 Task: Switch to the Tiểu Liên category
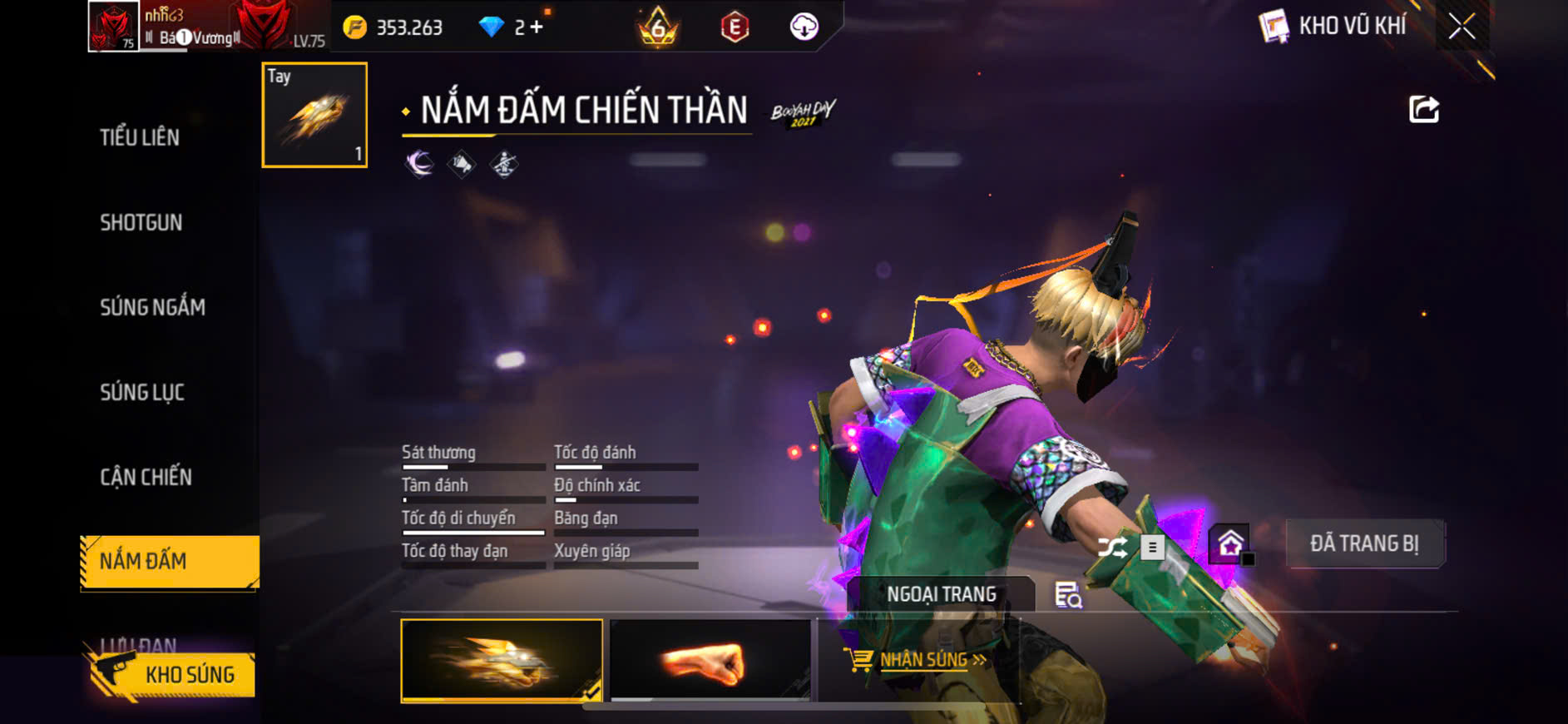click(x=140, y=137)
